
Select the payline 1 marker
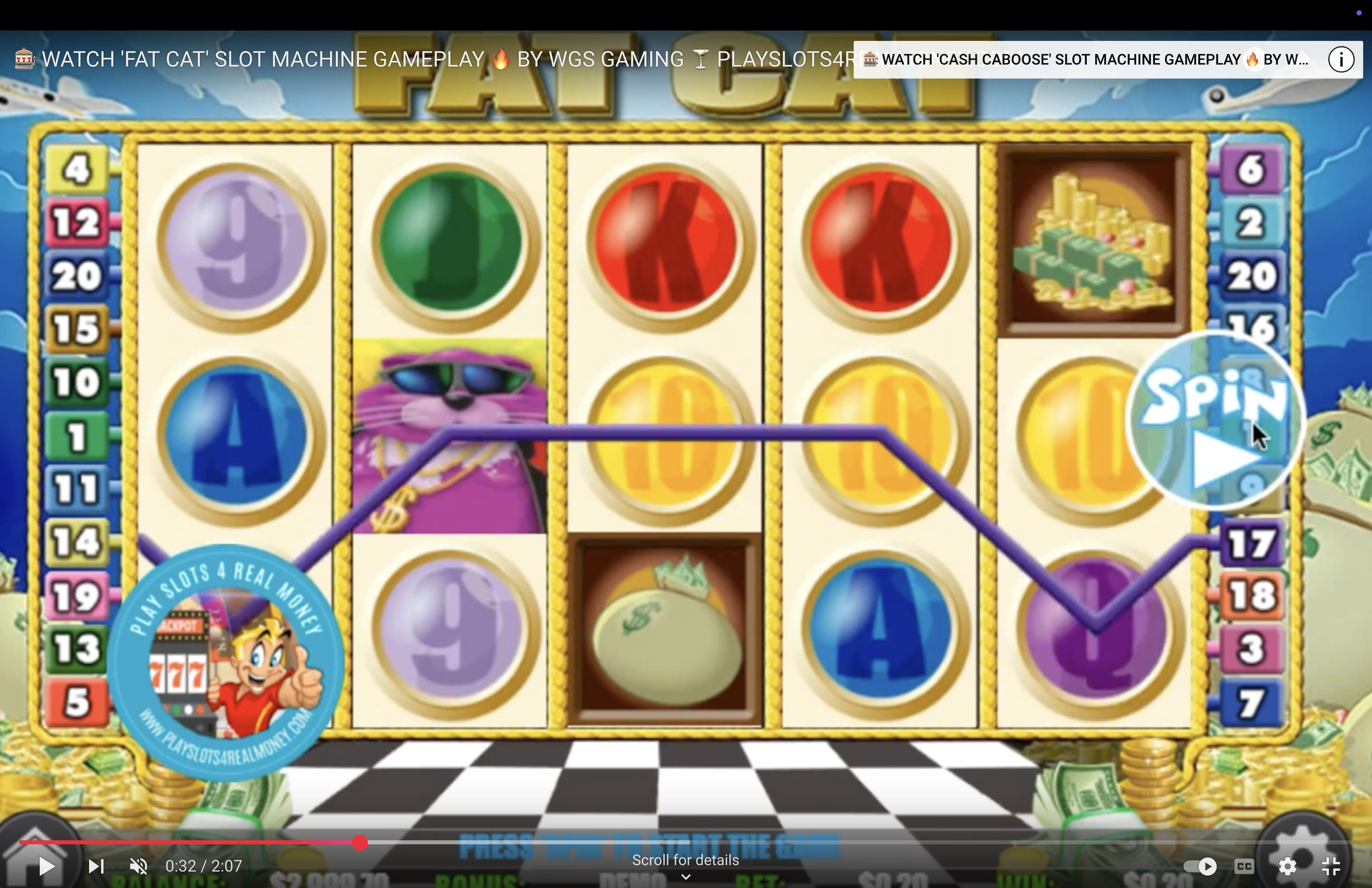coord(77,436)
